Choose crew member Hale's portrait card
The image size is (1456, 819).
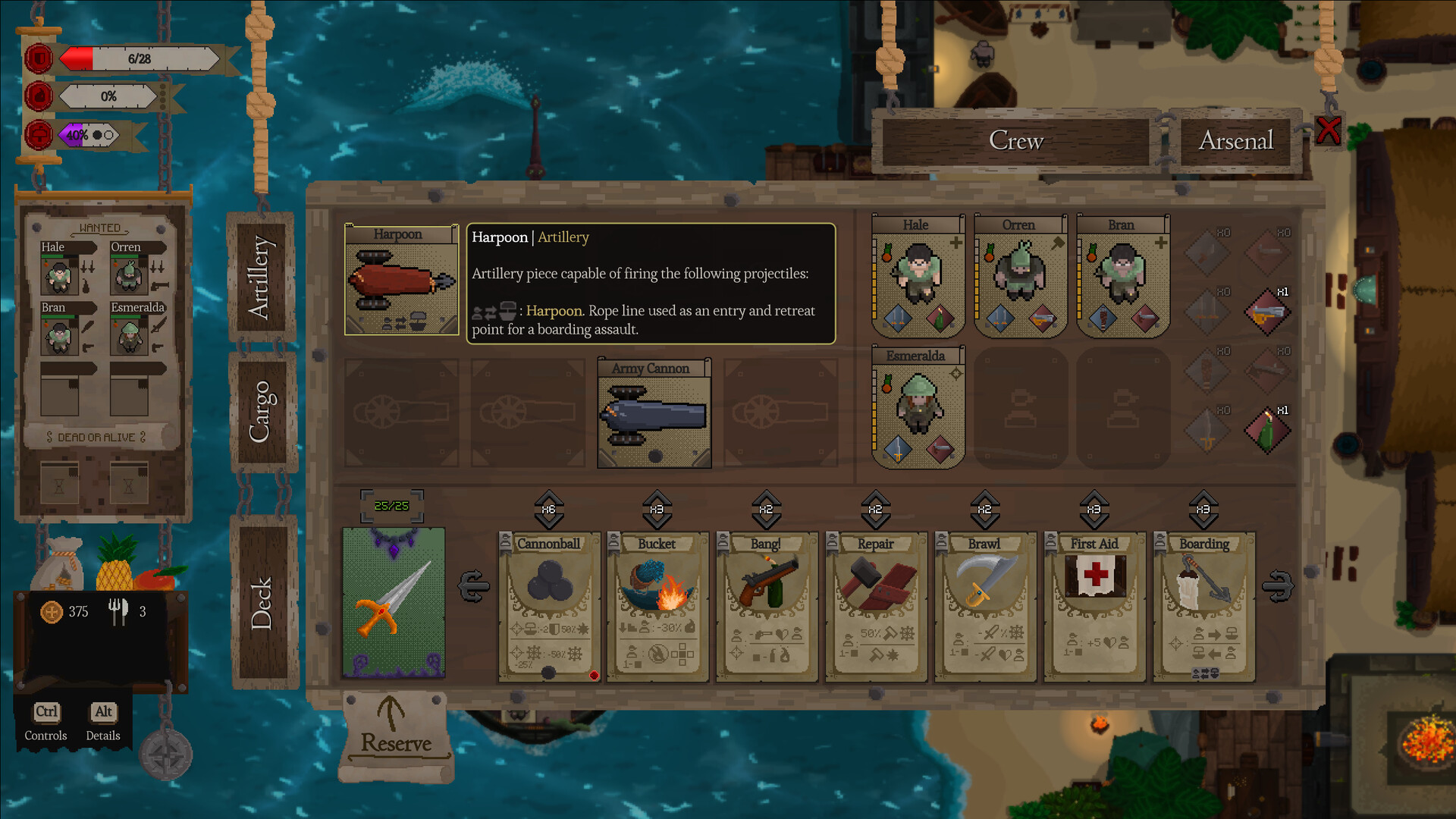click(x=918, y=277)
